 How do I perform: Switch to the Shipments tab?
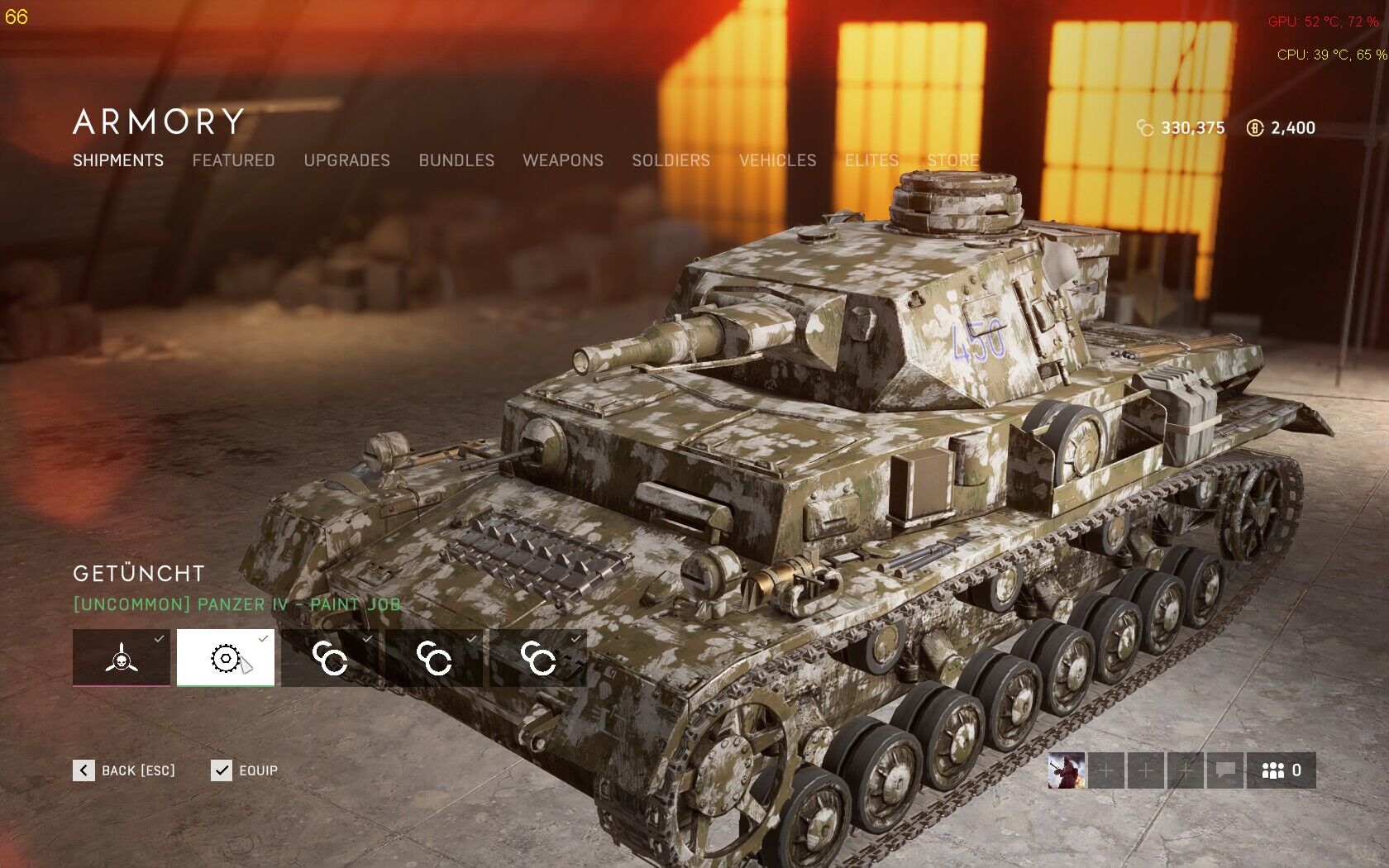(x=118, y=160)
